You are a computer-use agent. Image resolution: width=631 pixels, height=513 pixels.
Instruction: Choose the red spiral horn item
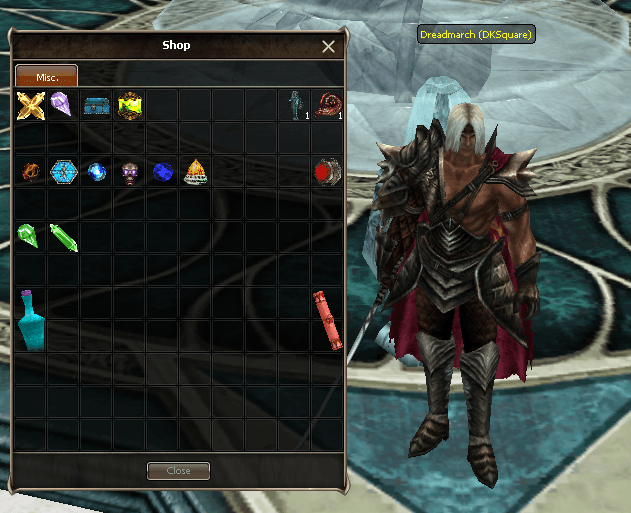(326, 104)
